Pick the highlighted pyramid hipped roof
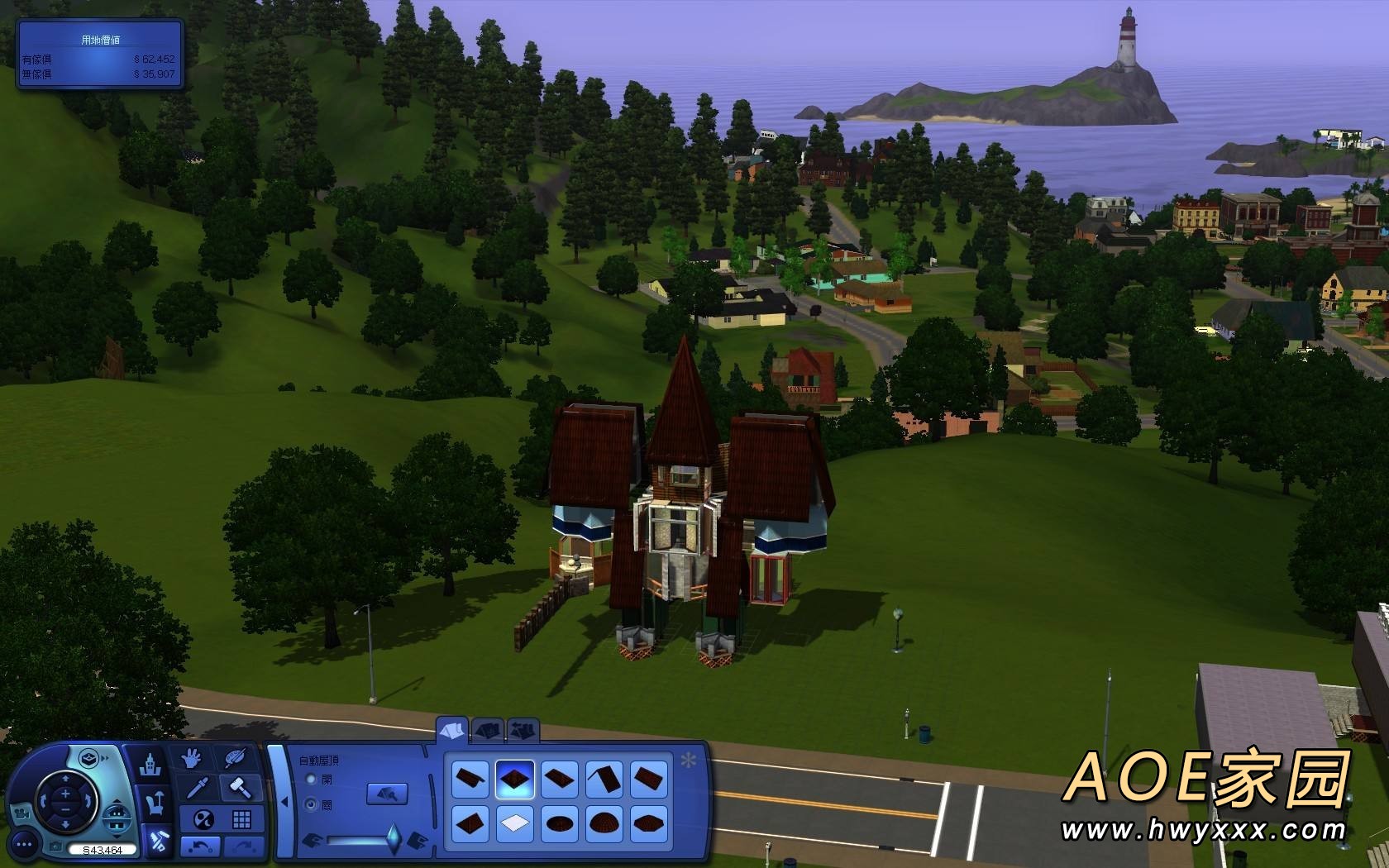The width and height of the screenshot is (1389, 868). pos(514,779)
